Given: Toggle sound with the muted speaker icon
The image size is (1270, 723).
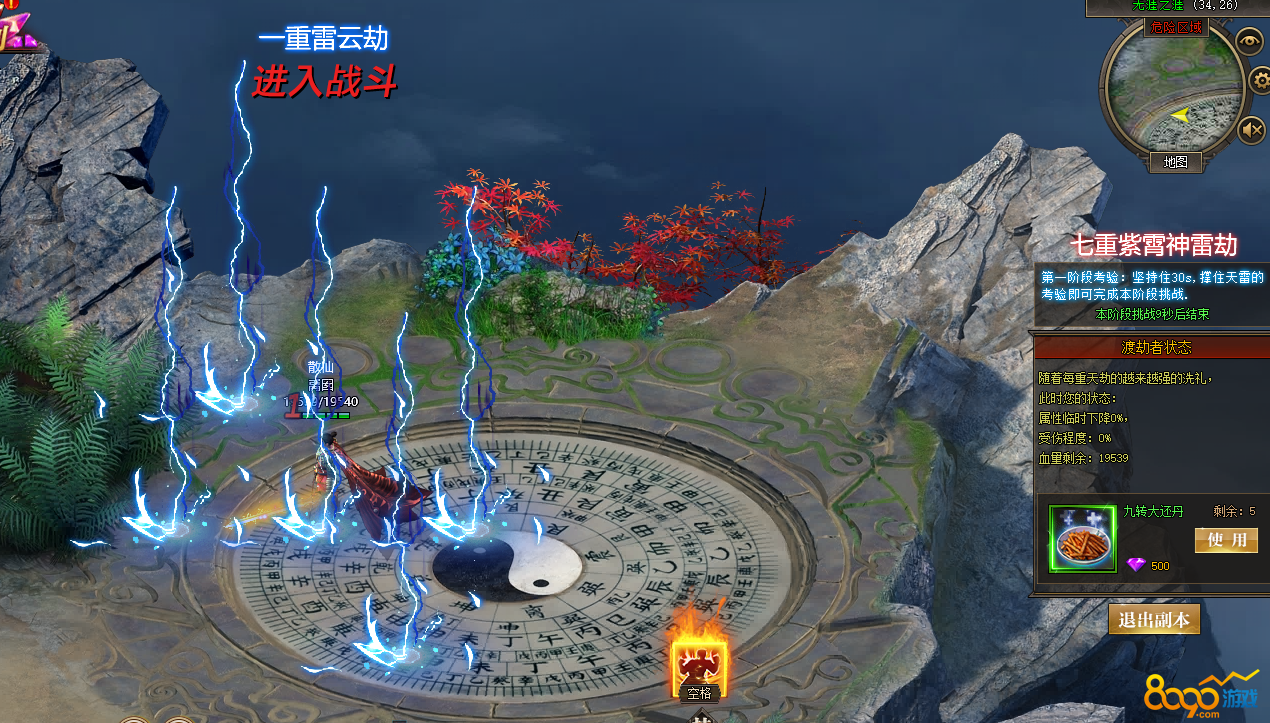Looking at the screenshot, I should pos(1252,130).
